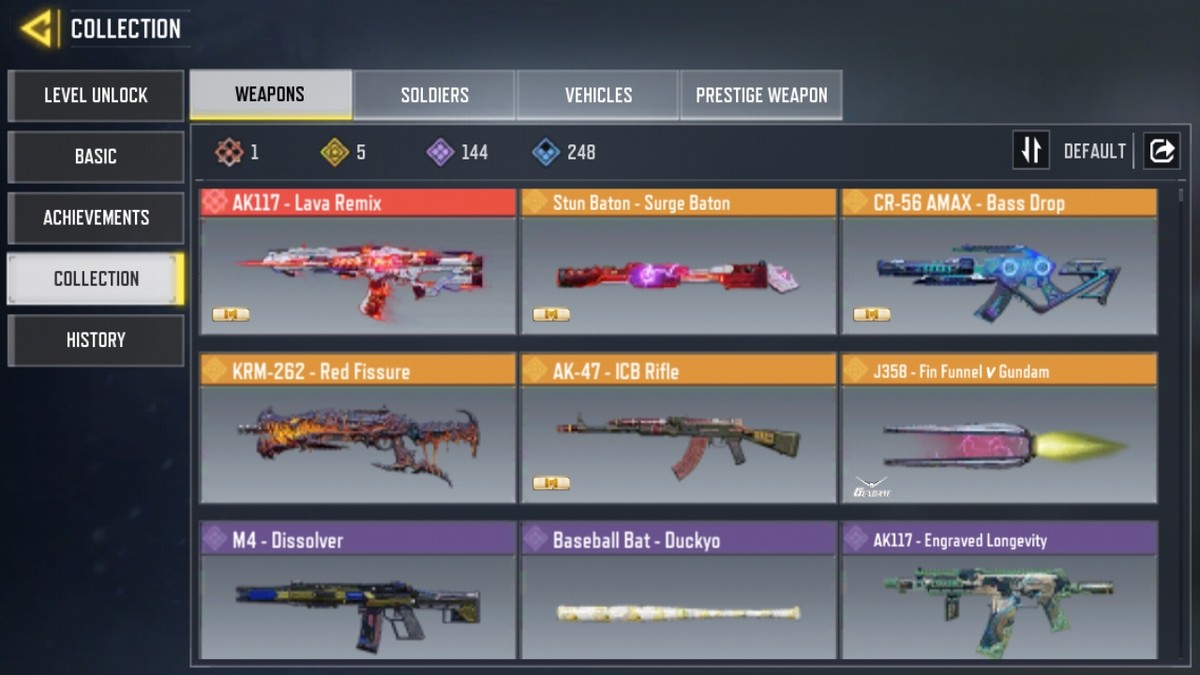
Task: Select the Basic menu entry
Action: 96,157
